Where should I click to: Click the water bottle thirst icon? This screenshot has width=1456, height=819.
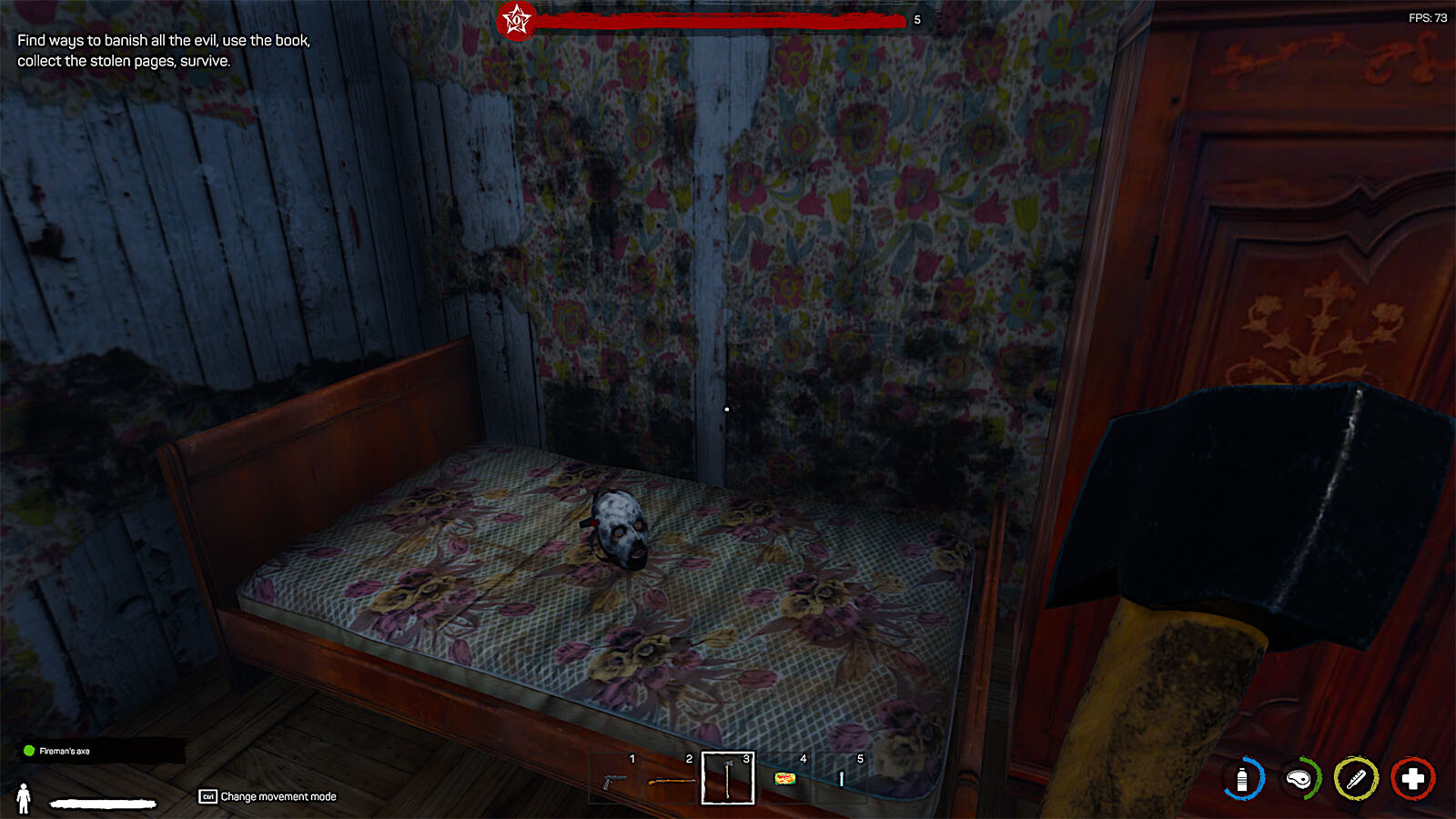[1243, 779]
